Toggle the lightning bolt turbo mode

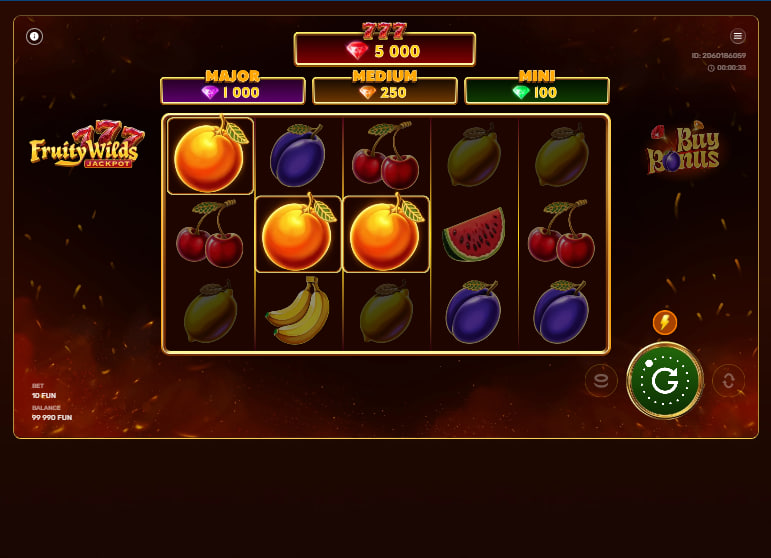[x=664, y=322]
